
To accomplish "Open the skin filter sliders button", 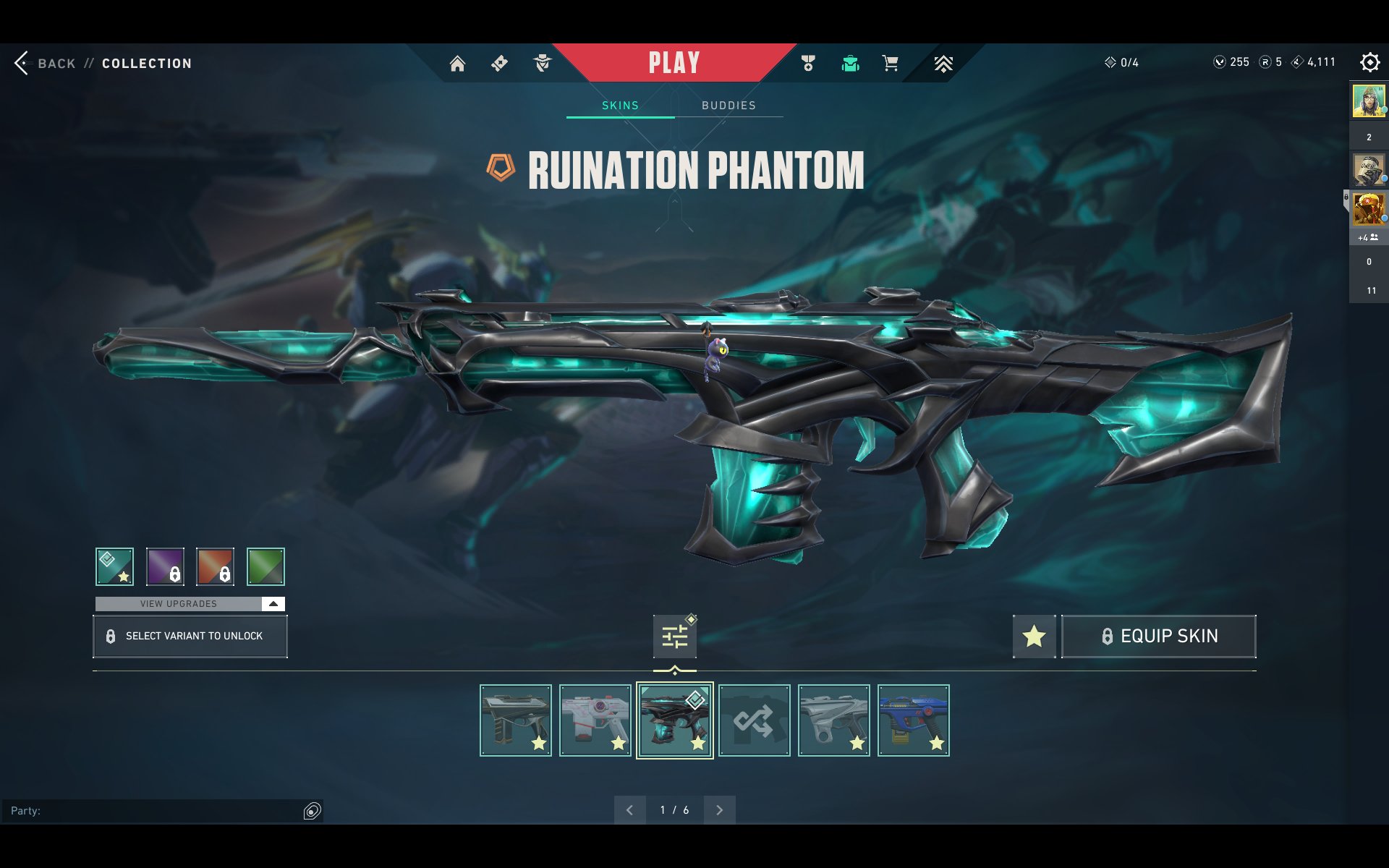I will click(674, 637).
